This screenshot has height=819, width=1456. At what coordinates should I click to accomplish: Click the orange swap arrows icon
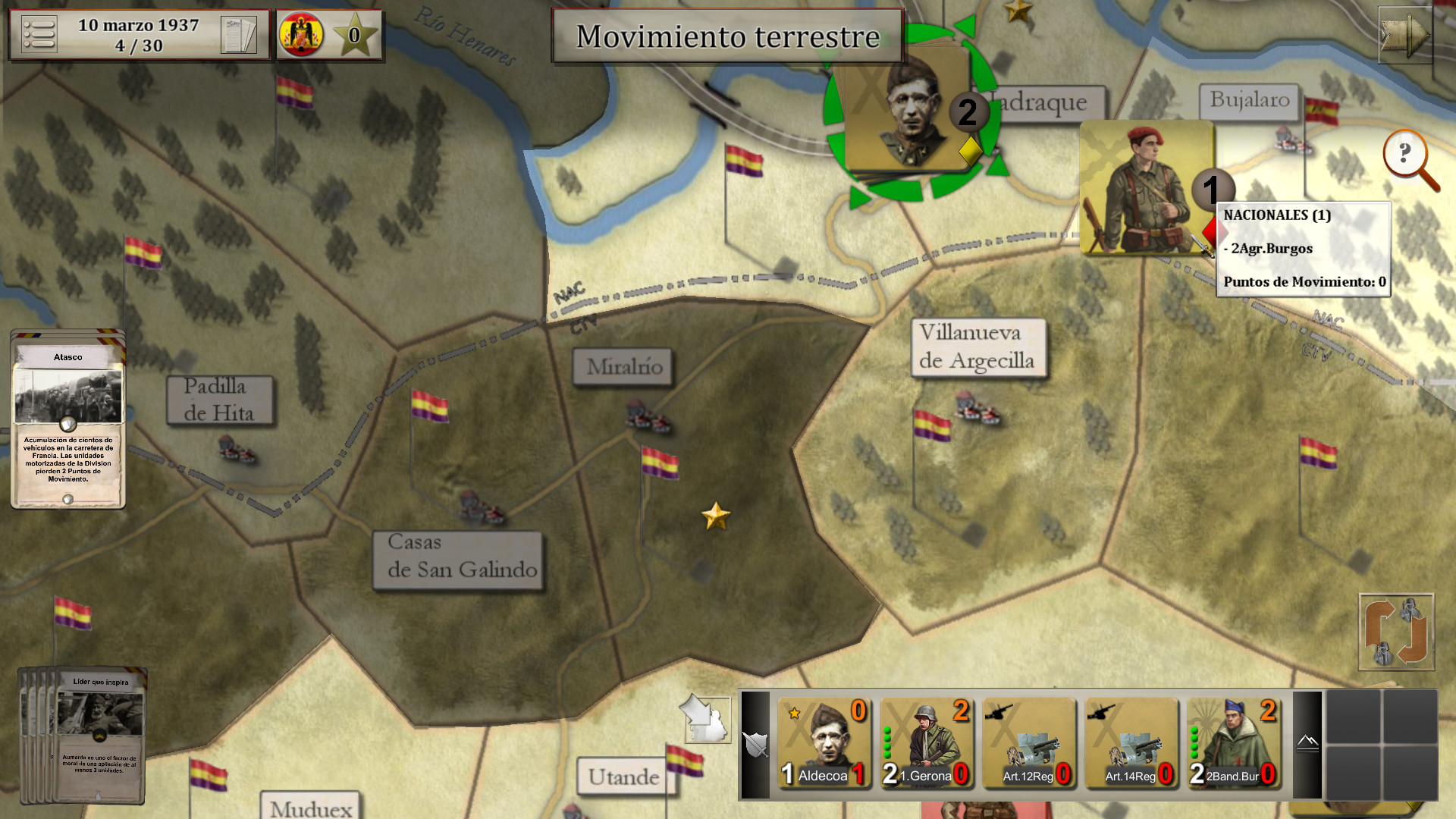pos(1395,632)
